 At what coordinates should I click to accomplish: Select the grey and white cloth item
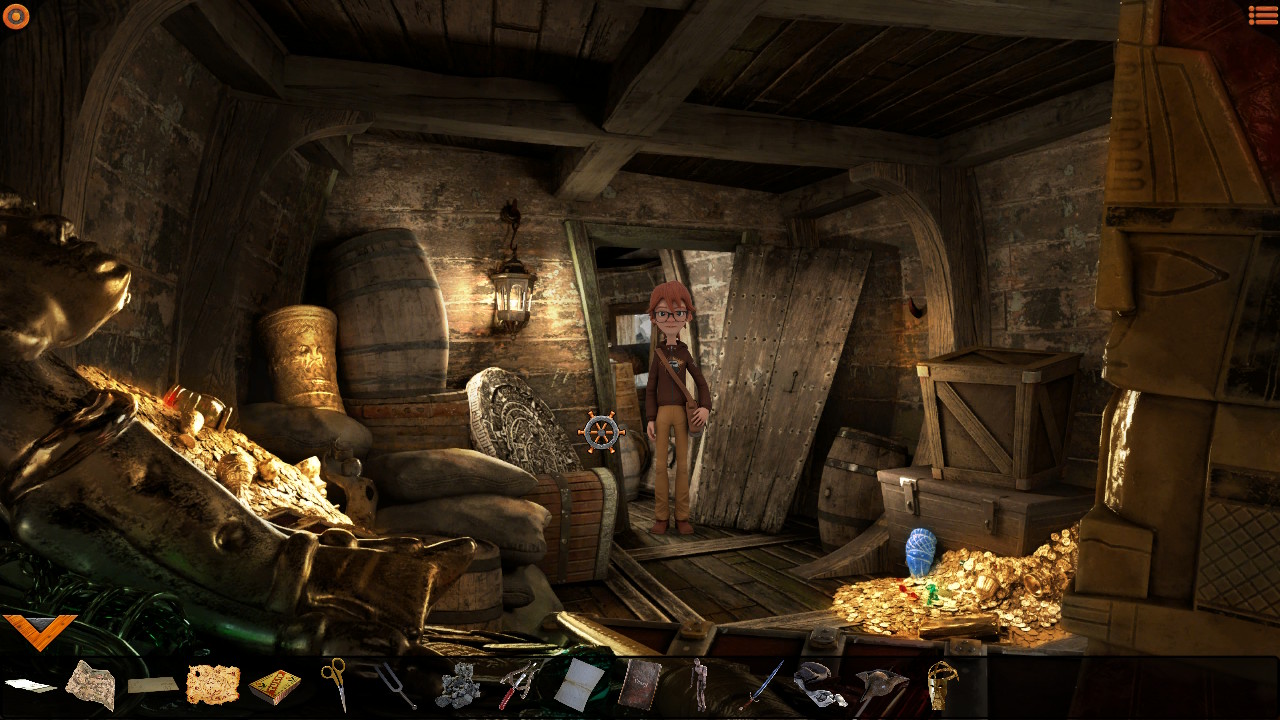tap(819, 683)
